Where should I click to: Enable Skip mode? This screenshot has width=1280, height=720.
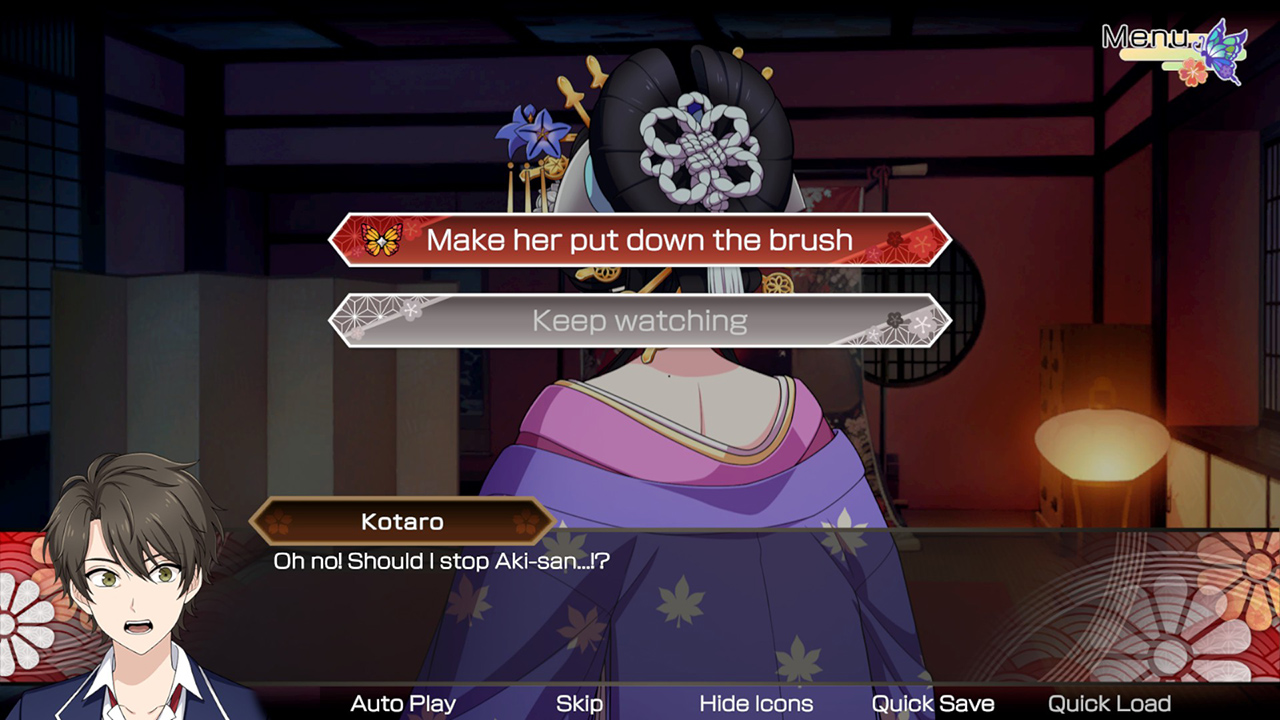pyautogui.click(x=580, y=703)
